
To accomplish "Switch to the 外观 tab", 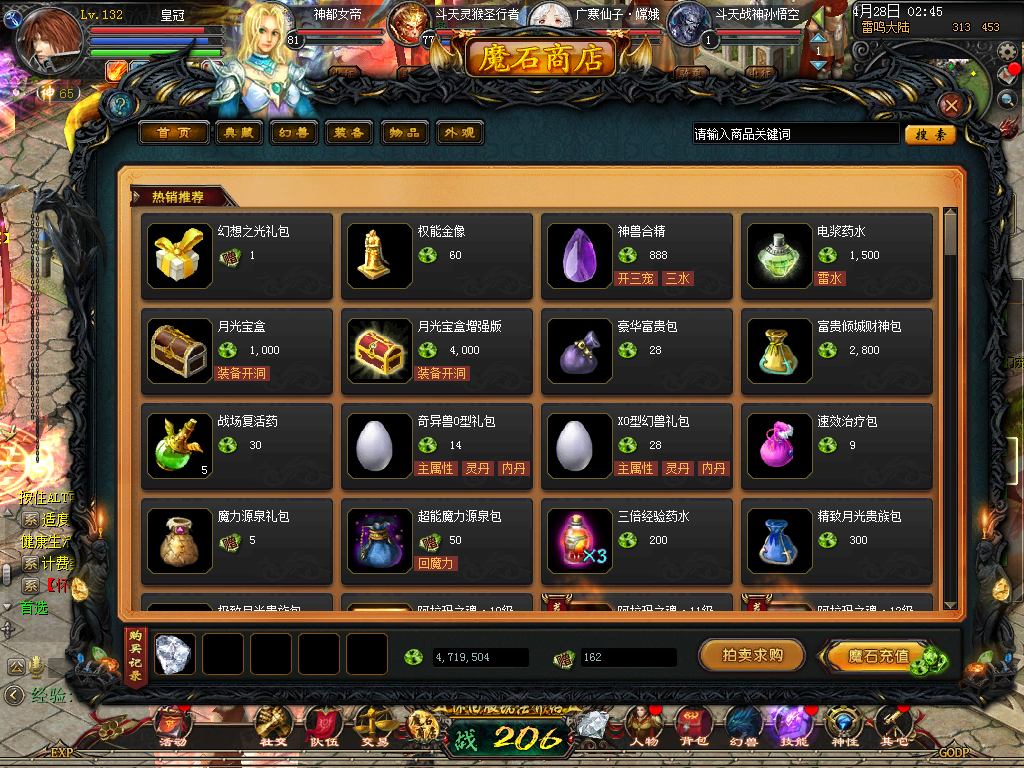I will point(460,133).
